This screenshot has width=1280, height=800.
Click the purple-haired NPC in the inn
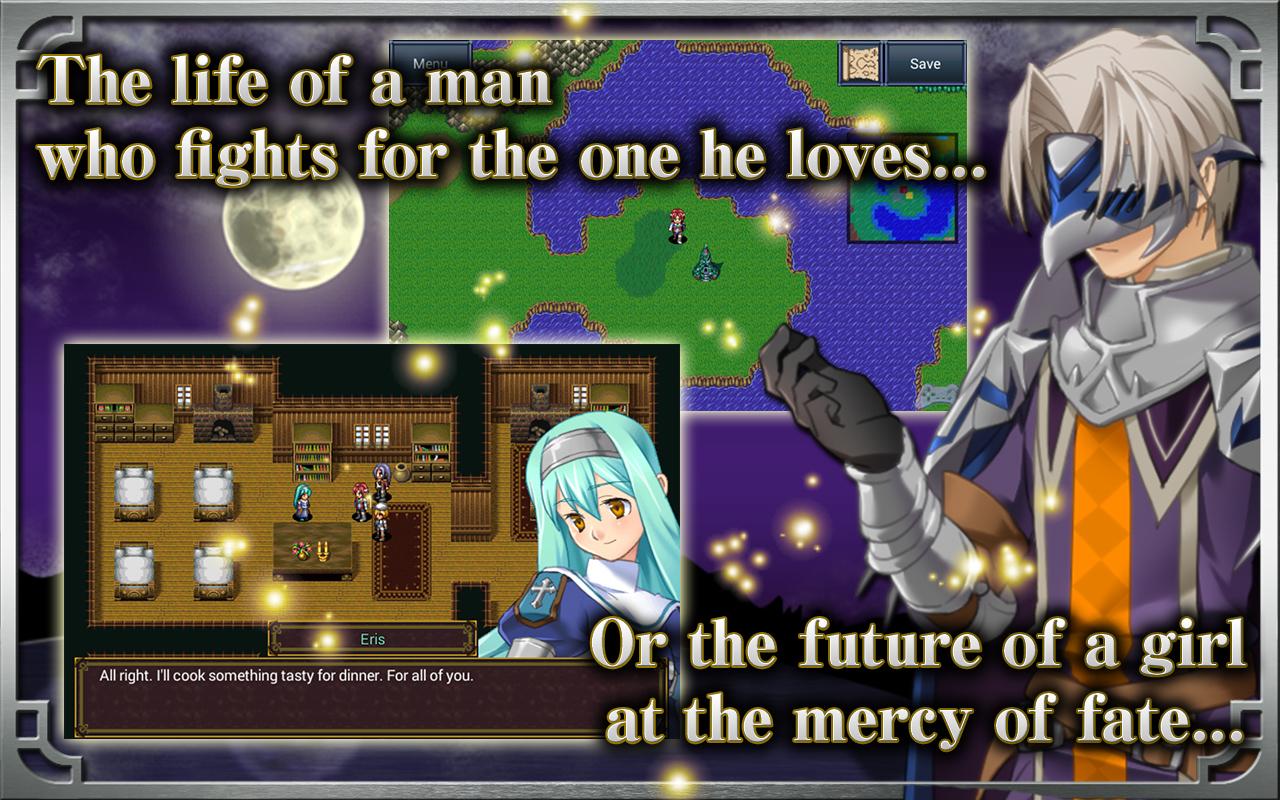tap(380, 478)
